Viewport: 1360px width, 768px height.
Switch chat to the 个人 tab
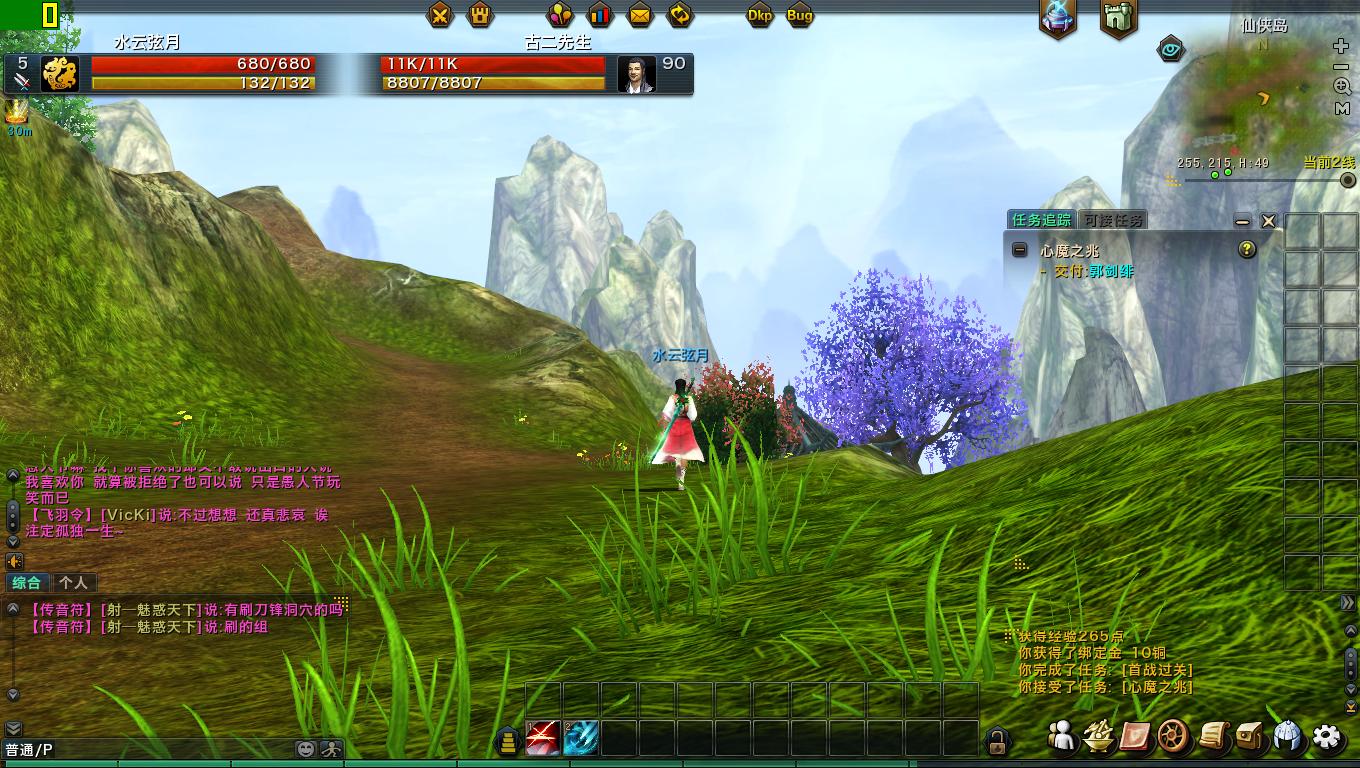(73, 582)
